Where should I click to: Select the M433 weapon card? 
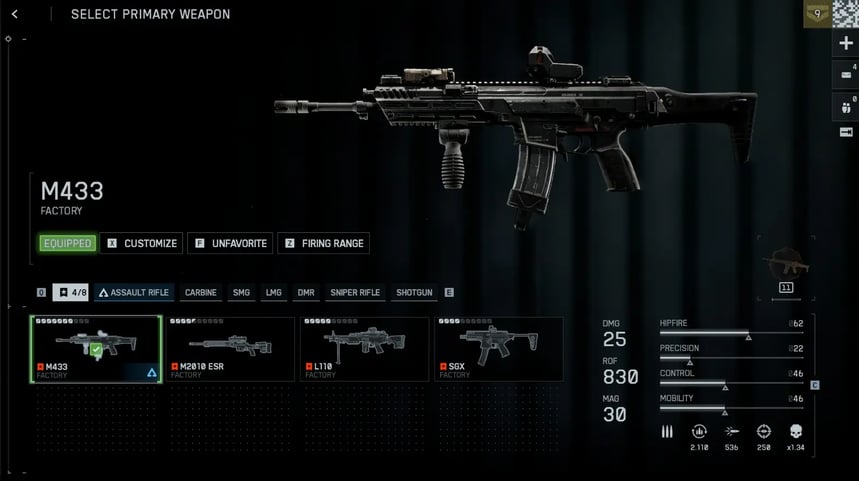[x=96, y=348]
